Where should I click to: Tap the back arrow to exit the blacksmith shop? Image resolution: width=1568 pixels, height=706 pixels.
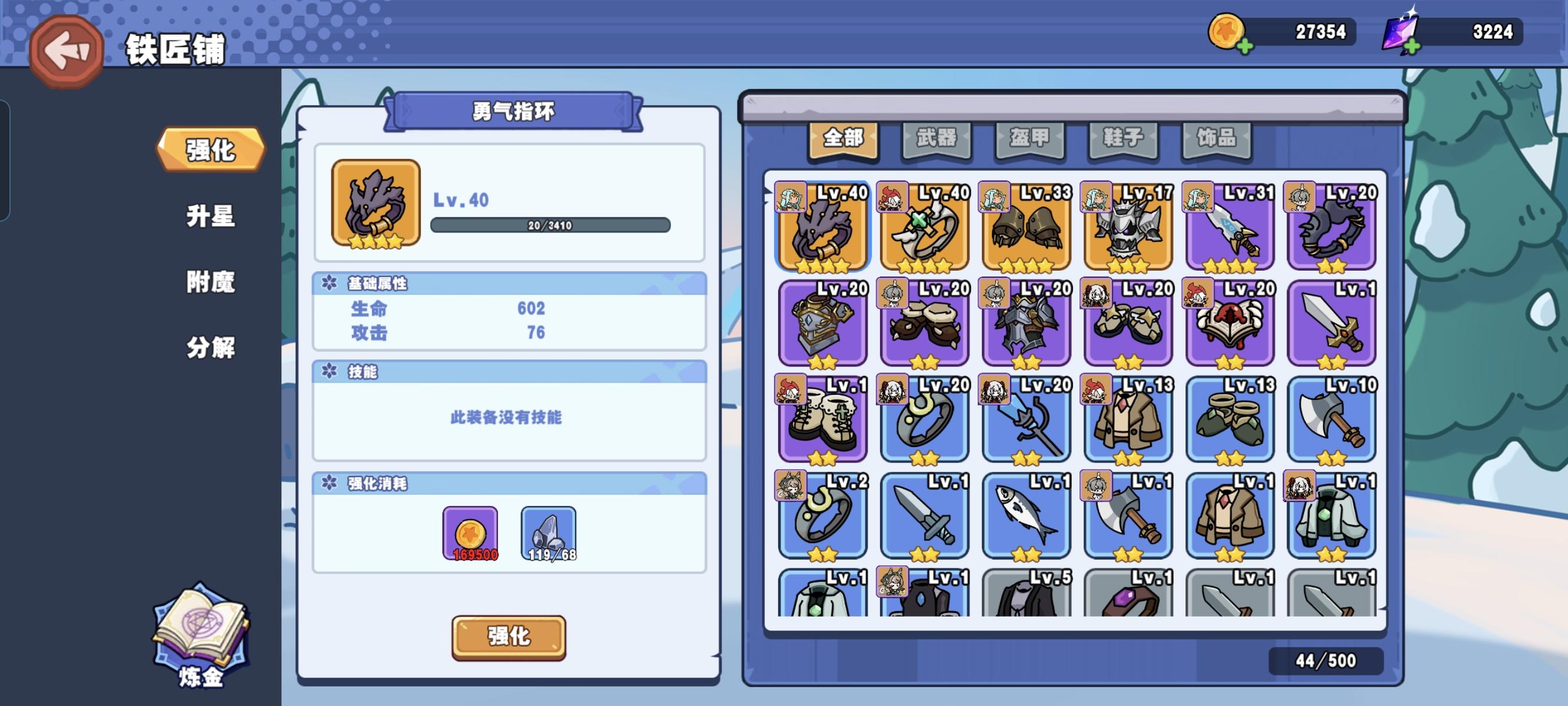67,50
